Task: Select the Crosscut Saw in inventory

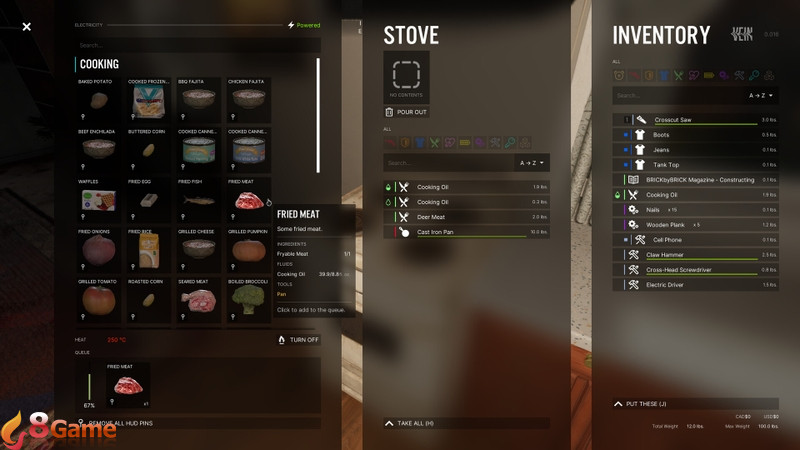Action: point(673,120)
